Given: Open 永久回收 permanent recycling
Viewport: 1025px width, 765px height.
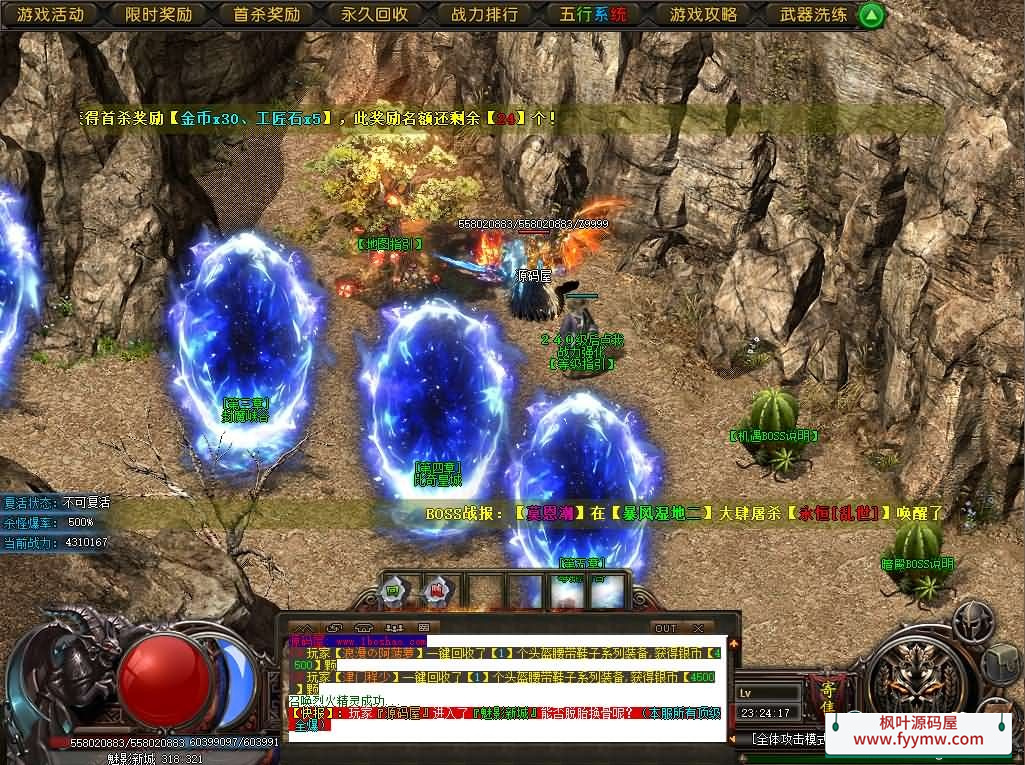Looking at the screenshot, I should tap(376, 15).
